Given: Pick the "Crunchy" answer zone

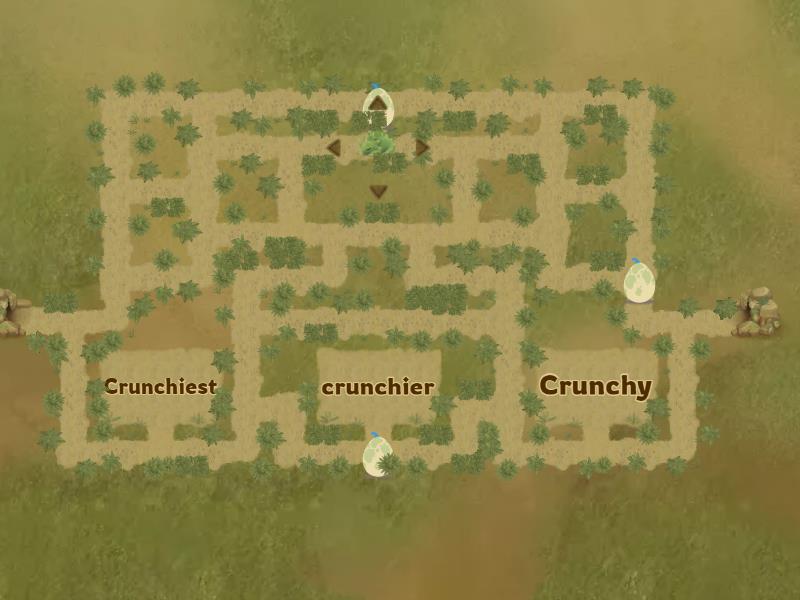Looking at the screenshot, I should (x=595, y=386).
